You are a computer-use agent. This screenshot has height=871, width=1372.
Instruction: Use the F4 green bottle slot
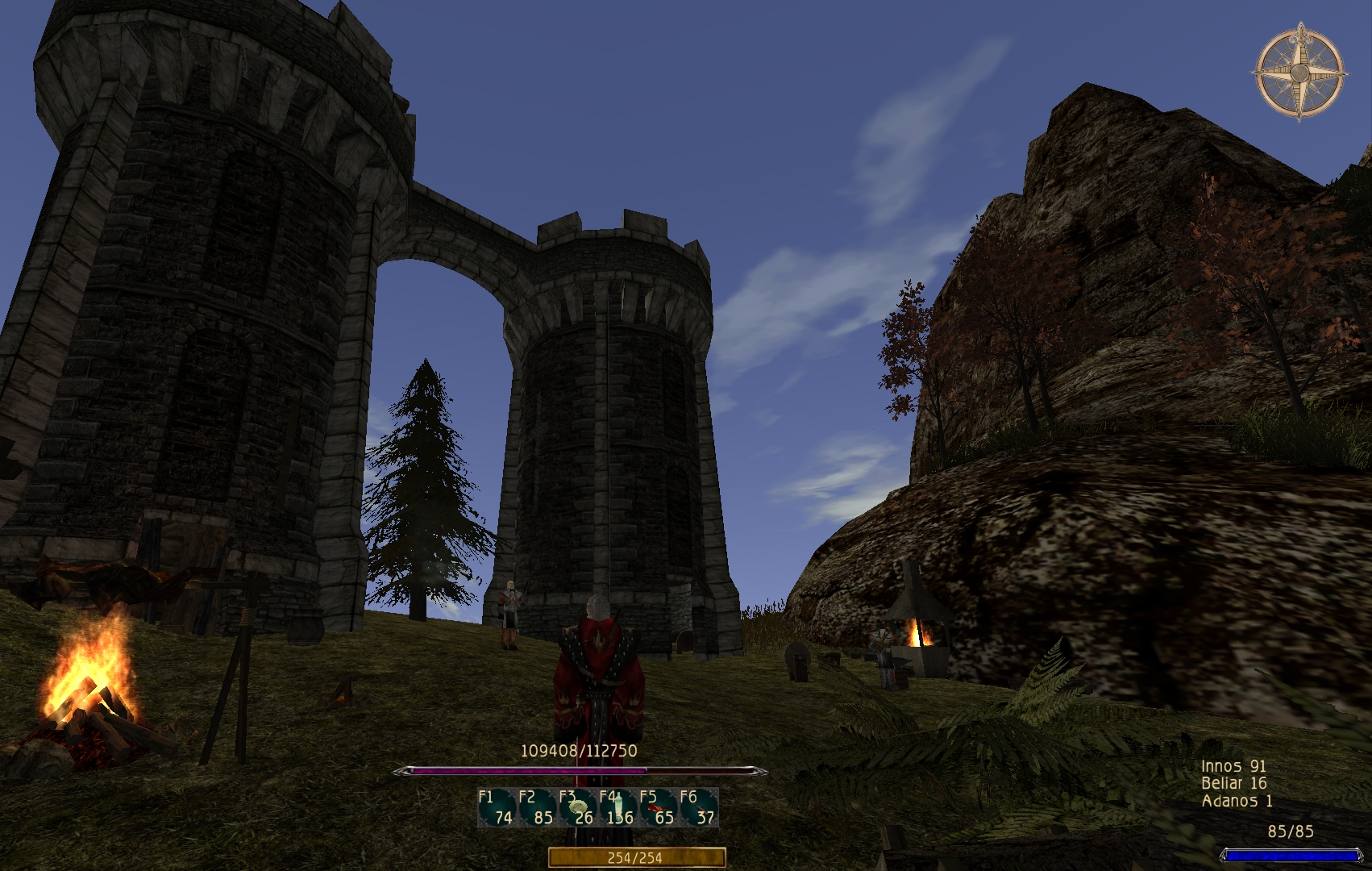tap(617, 807)
